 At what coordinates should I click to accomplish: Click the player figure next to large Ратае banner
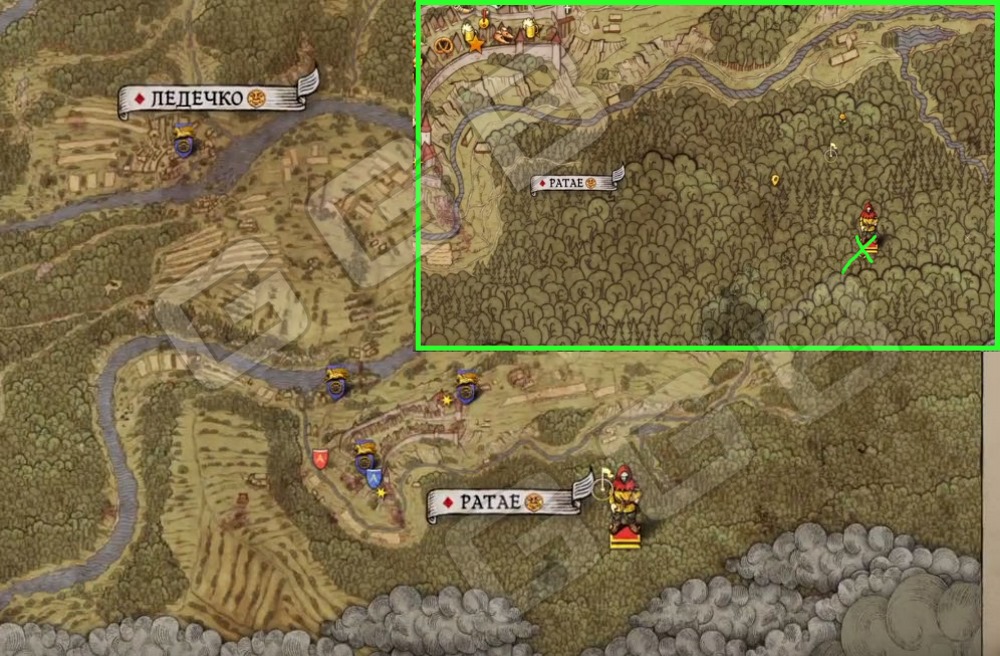[625, 502]
